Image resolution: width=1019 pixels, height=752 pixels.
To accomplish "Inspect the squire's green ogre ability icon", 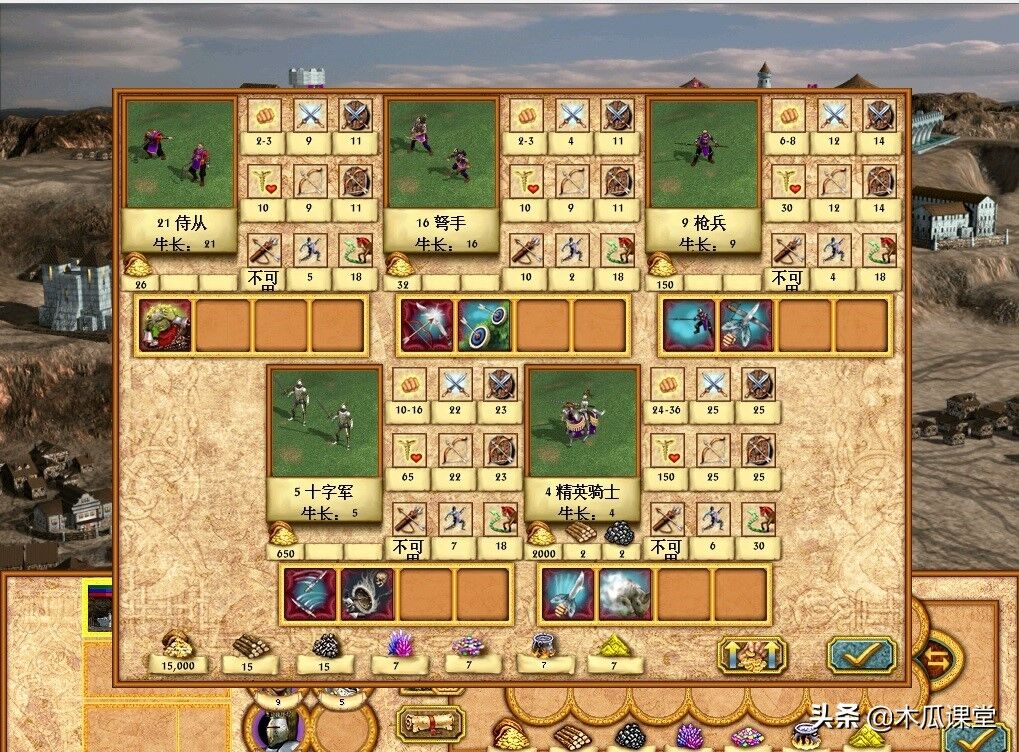I will pyautogui.click(x=165, y=326).
